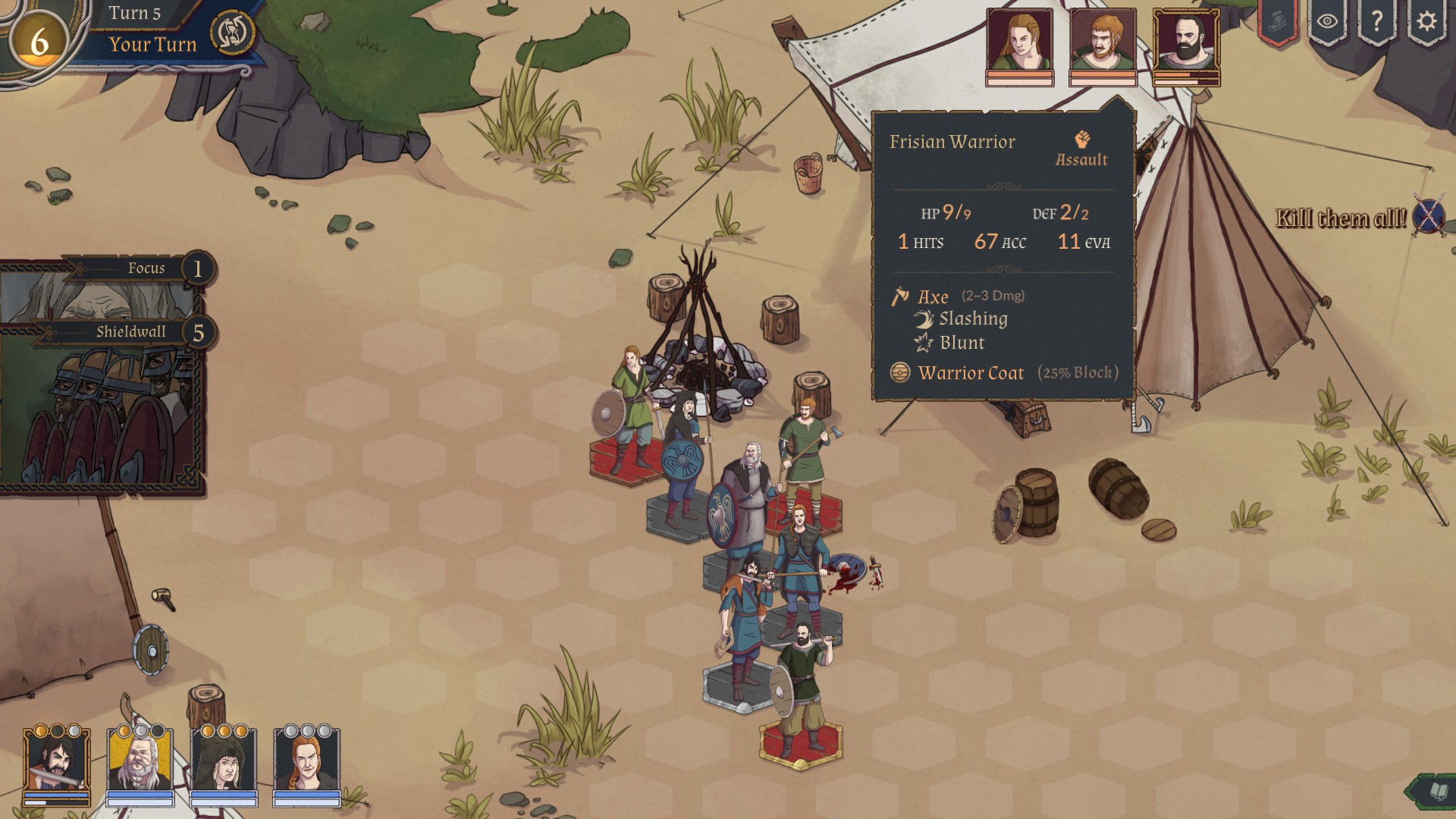
Task: Select the dark-haired swordsman hero portrait
Action: 57,762
